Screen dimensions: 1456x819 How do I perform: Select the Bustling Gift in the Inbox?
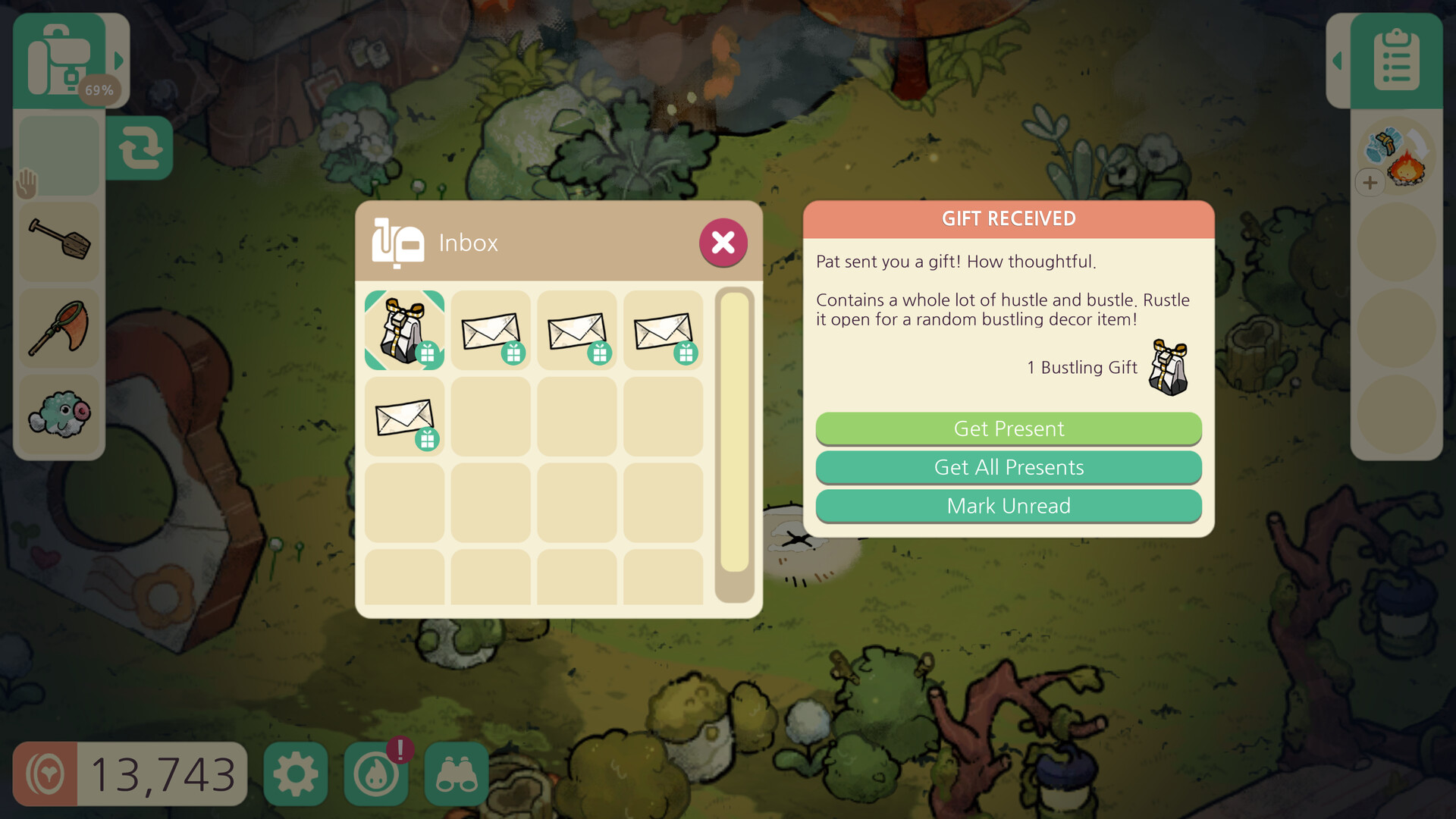(x=404, y=329)
